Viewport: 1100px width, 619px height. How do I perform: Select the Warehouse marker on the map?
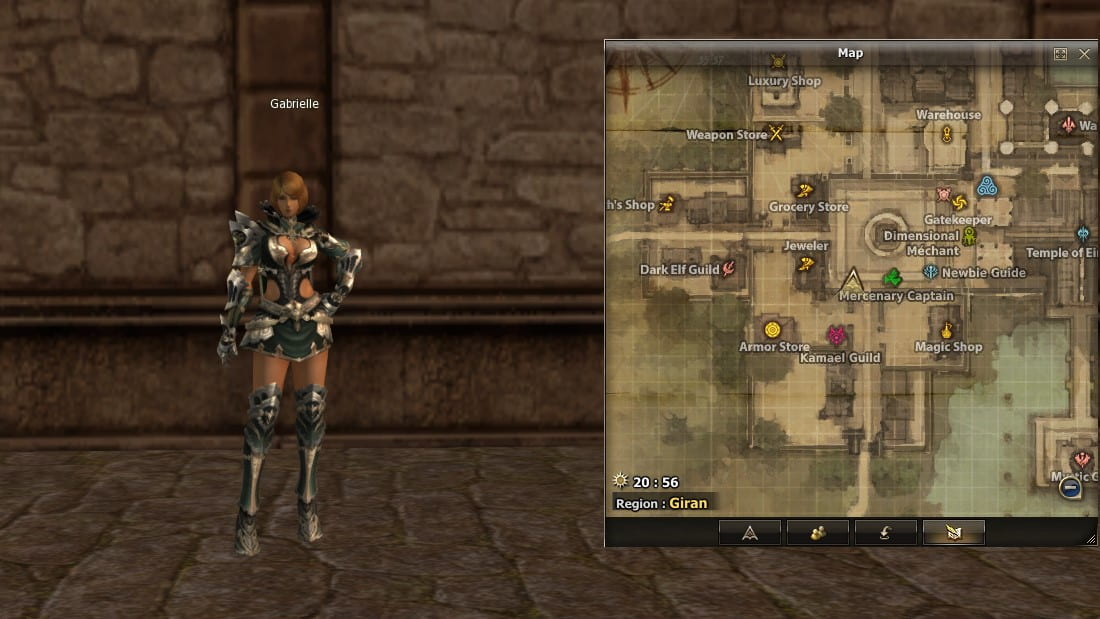coord(947,134)
